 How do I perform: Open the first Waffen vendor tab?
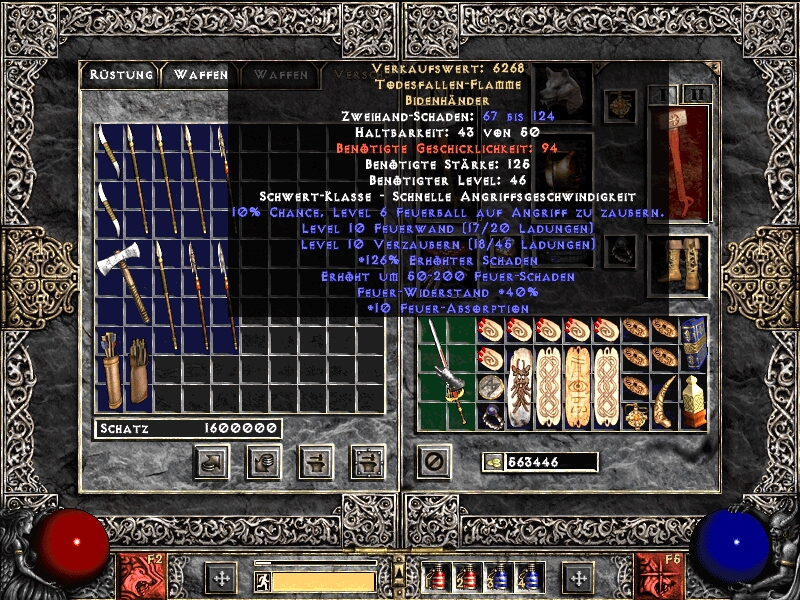(200, 75)
